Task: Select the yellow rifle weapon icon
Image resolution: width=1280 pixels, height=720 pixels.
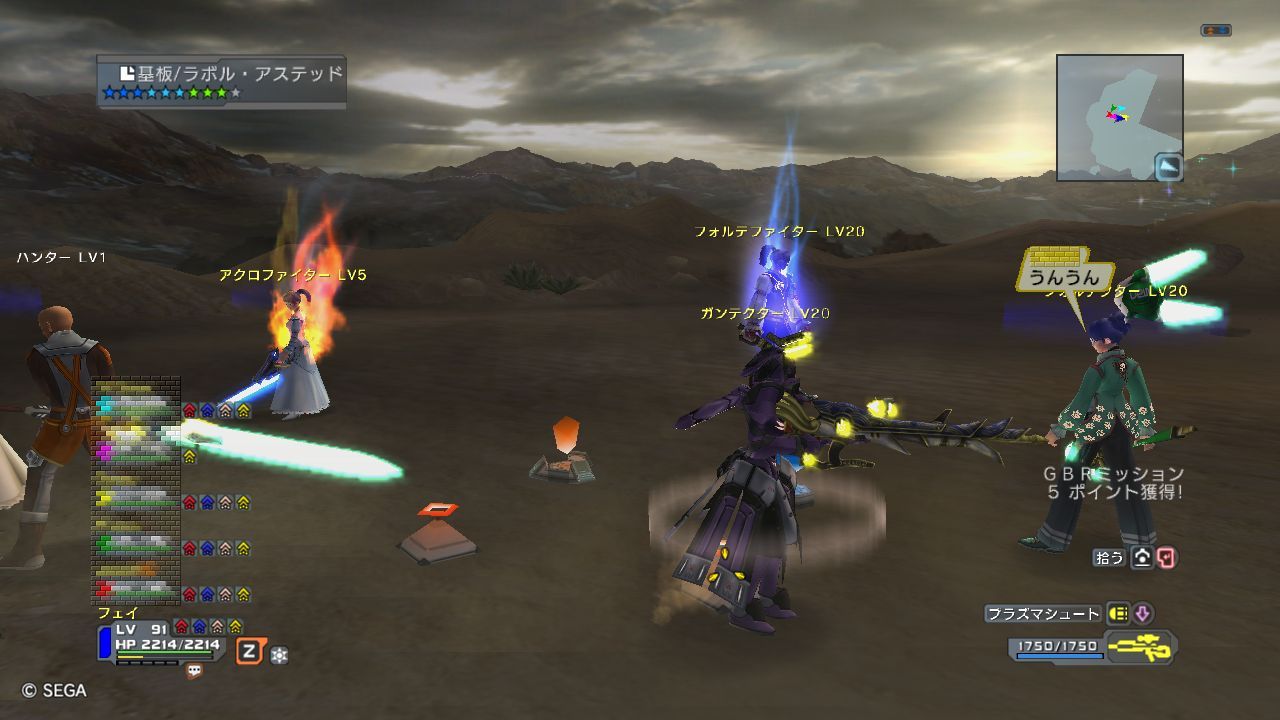Action: tap(1140, 648)
